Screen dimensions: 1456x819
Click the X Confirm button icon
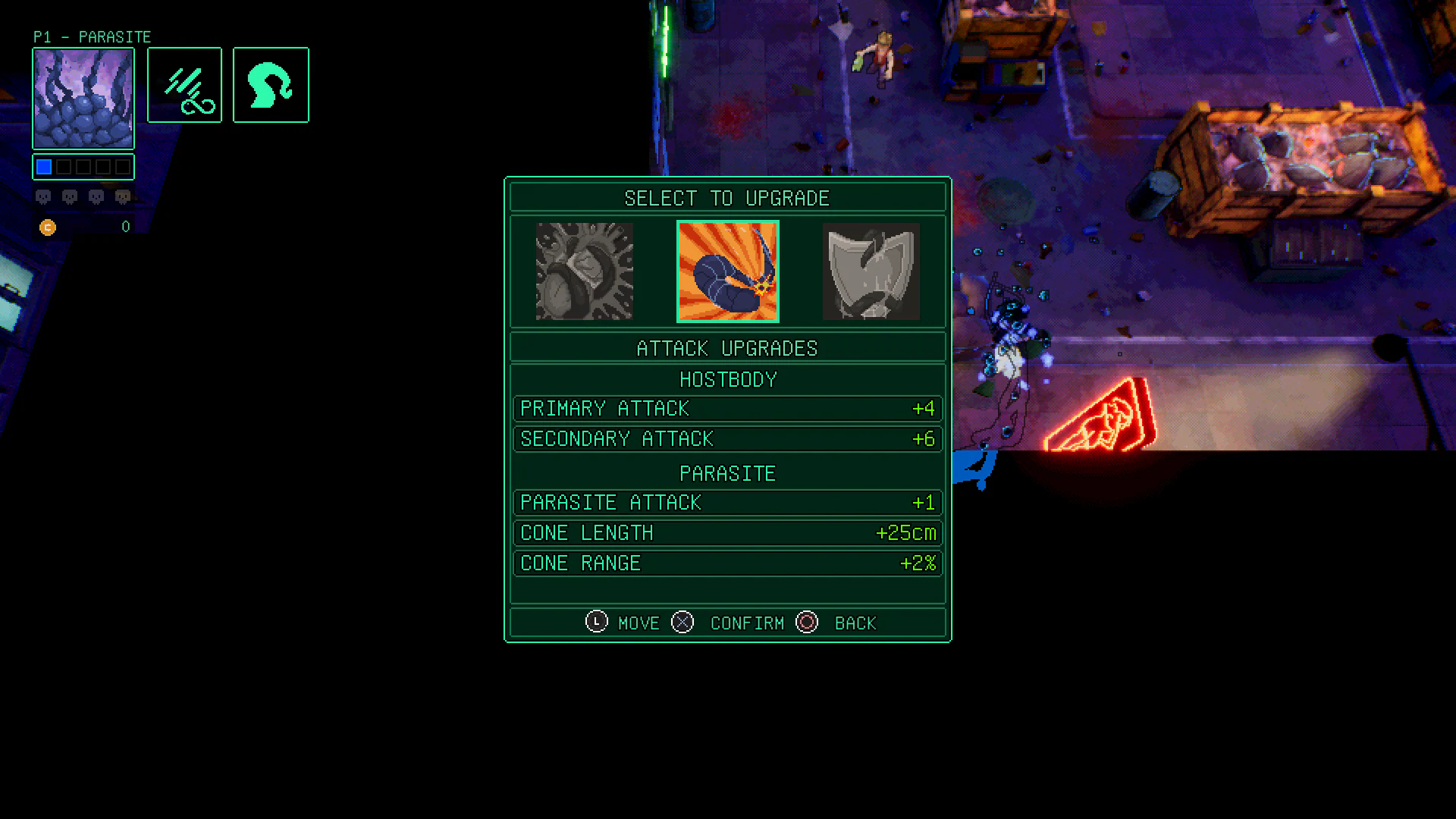point(682,622)
